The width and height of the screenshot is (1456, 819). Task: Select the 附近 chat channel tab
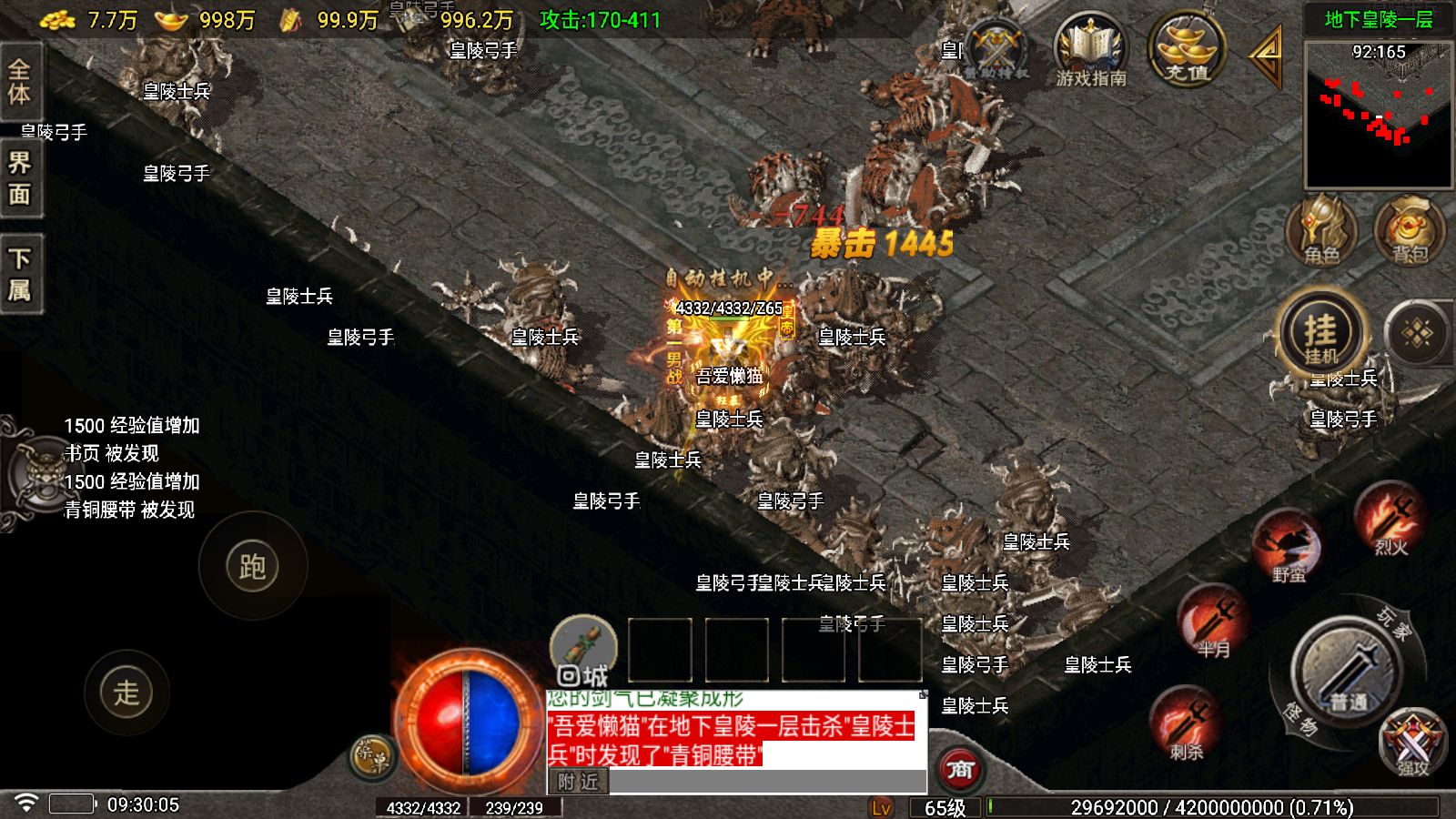(x=578, y=782)
